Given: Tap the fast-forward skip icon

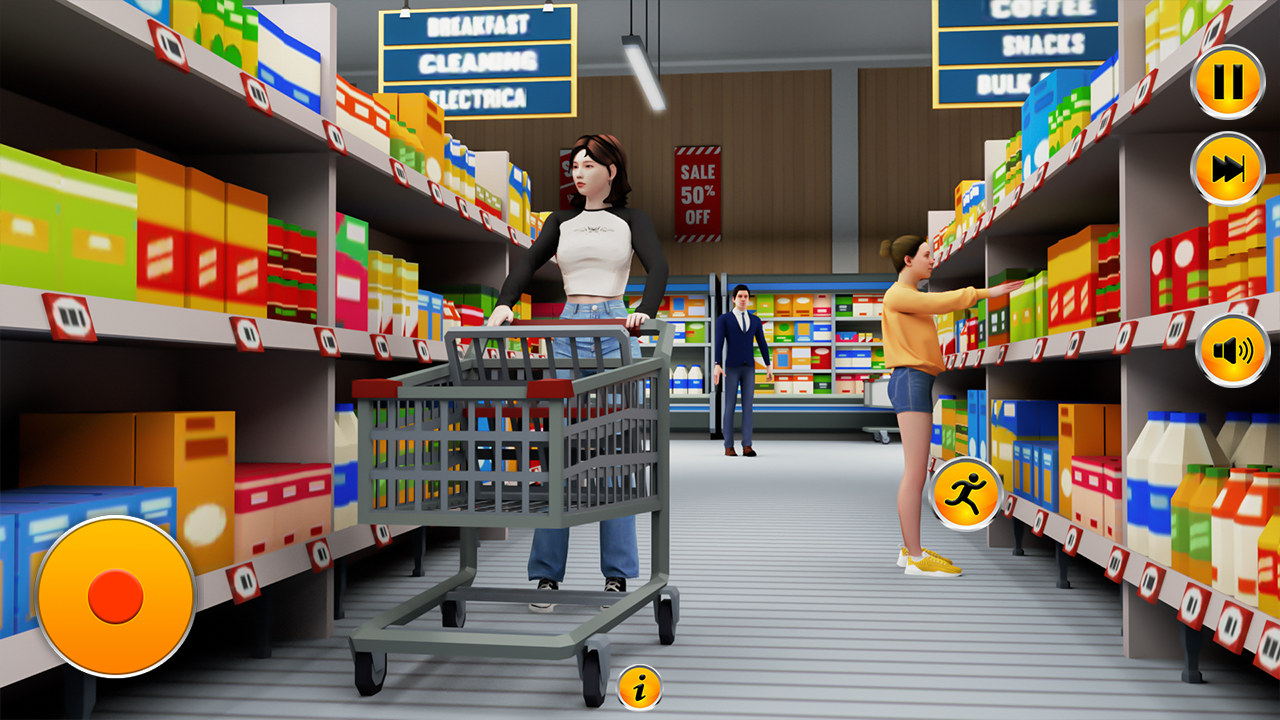Looking at the screenshot, I should (1225, 170).
